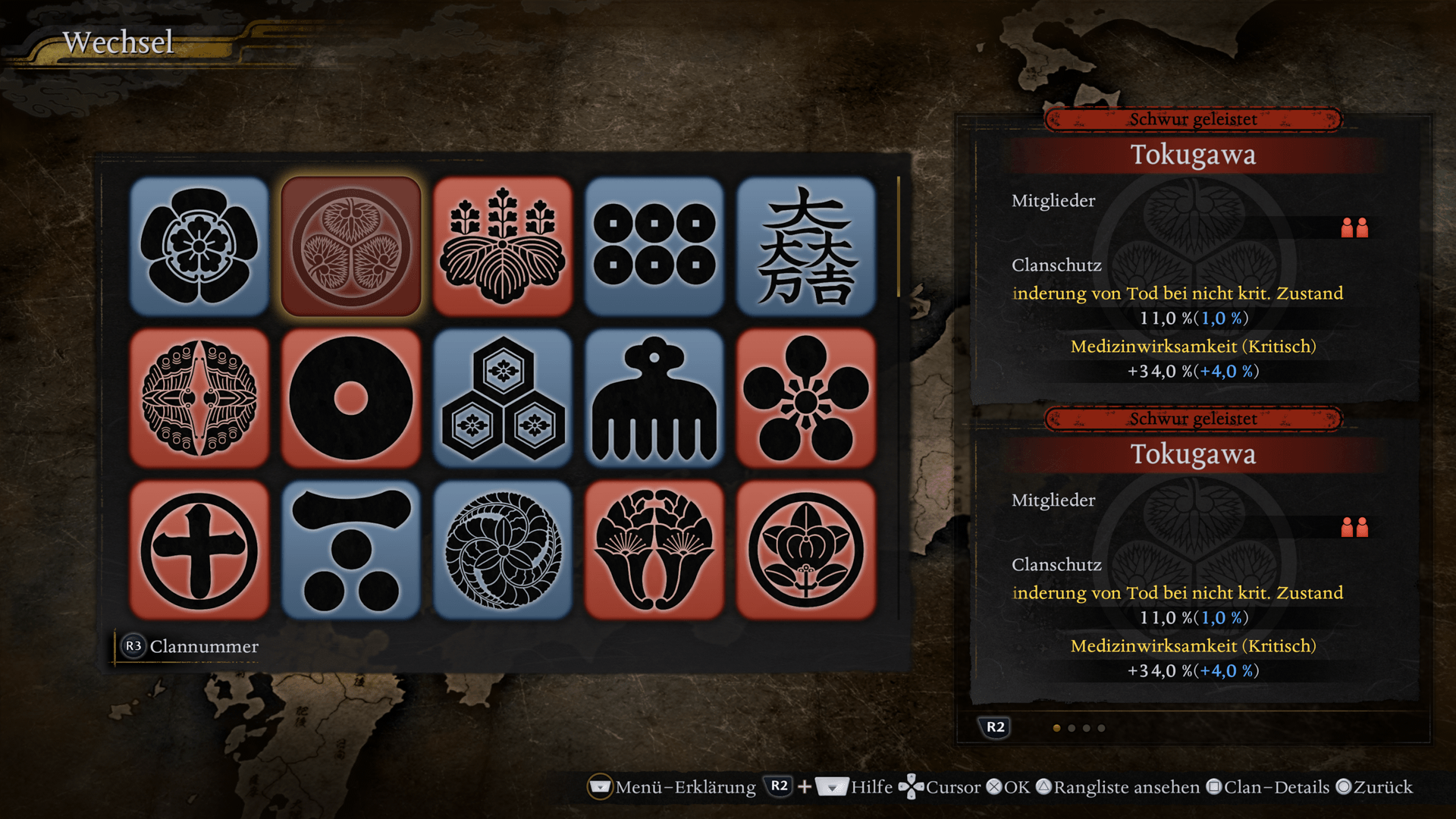Choose the plum blossom clan crest
The height and width of the screenshot is (819, 1456).
click(x=806, y=398)
